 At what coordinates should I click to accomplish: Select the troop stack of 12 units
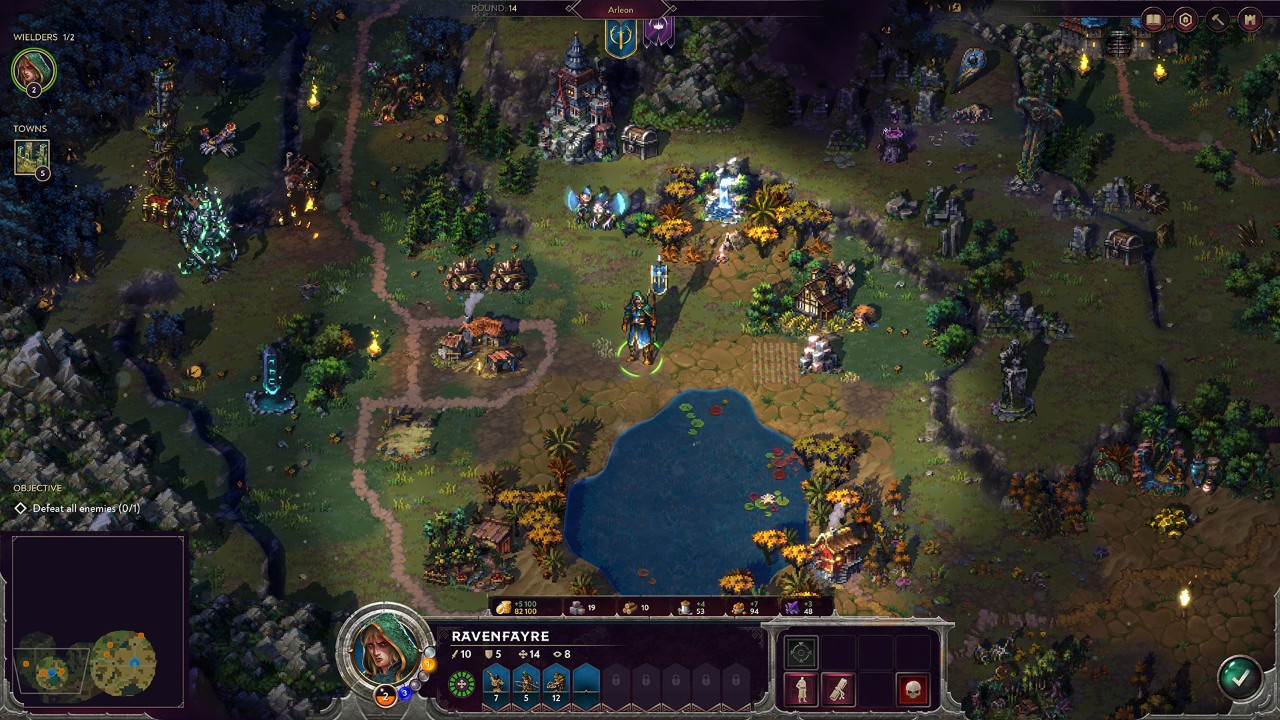[x=556, y=683]
